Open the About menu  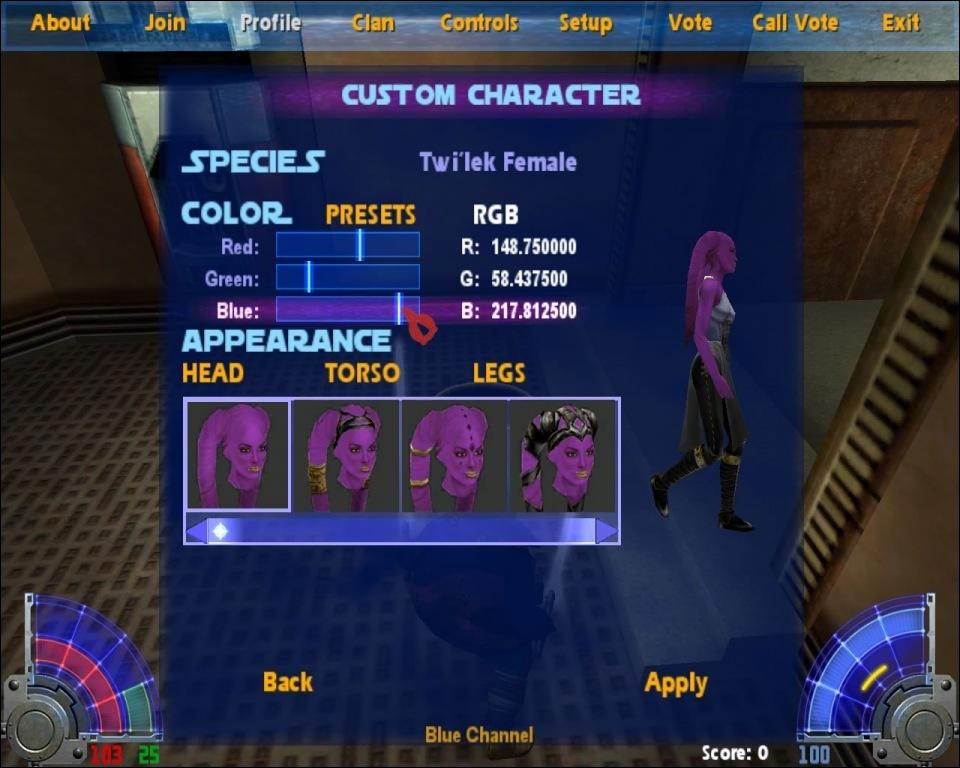click(x=60, y=22)
